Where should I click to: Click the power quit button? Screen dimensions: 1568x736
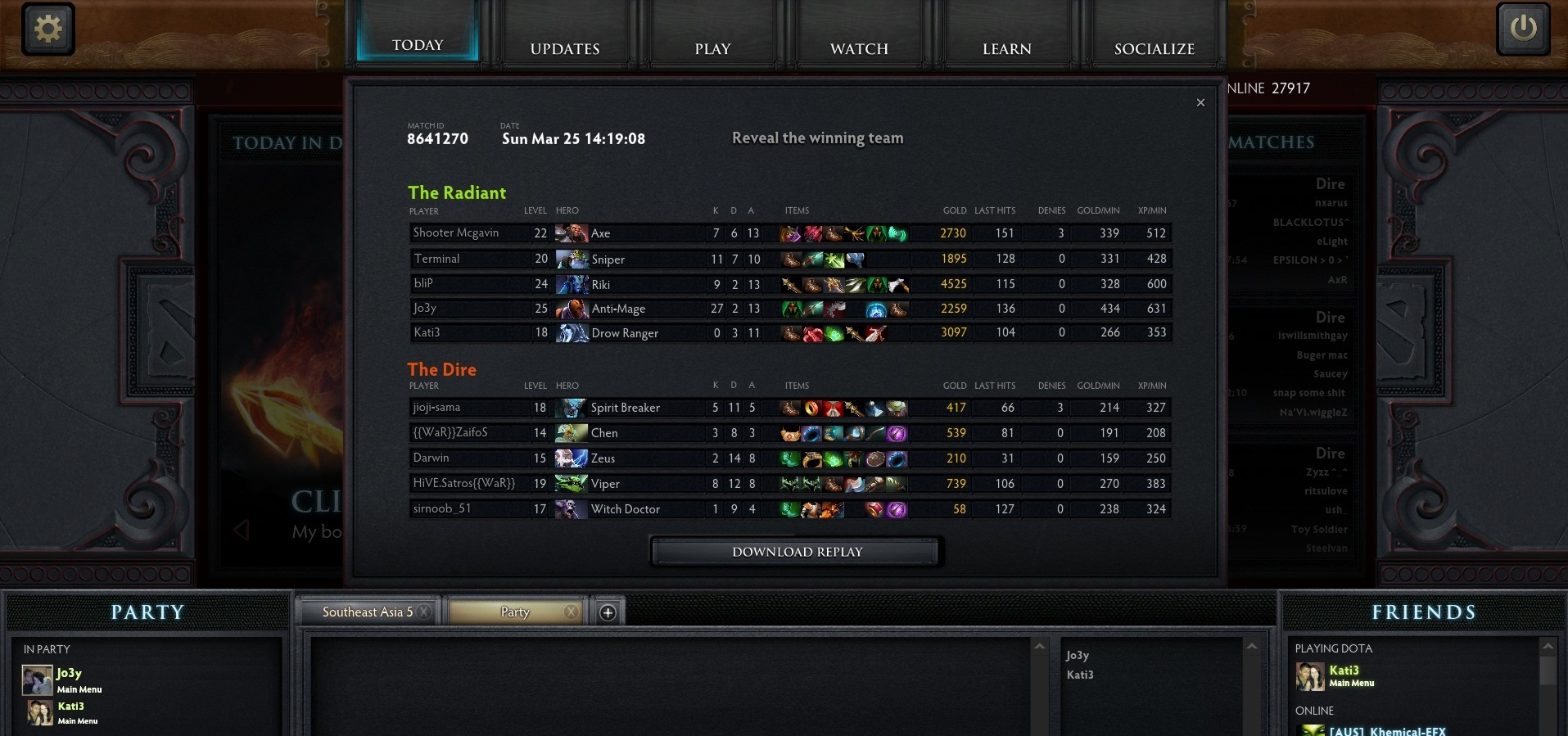[1522, 29]
